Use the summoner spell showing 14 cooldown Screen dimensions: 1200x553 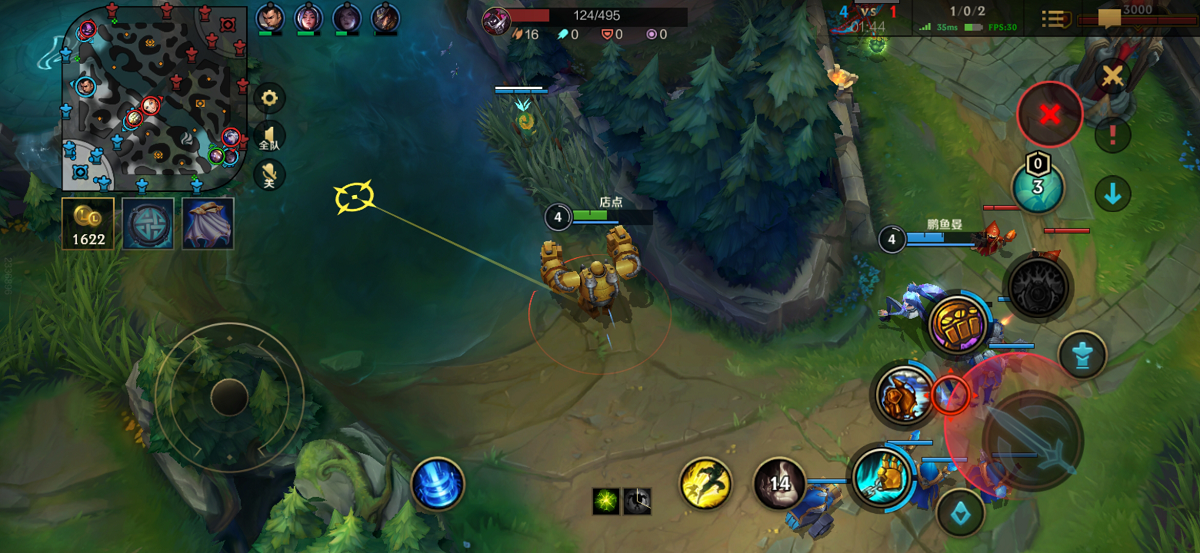pos(779,484)
